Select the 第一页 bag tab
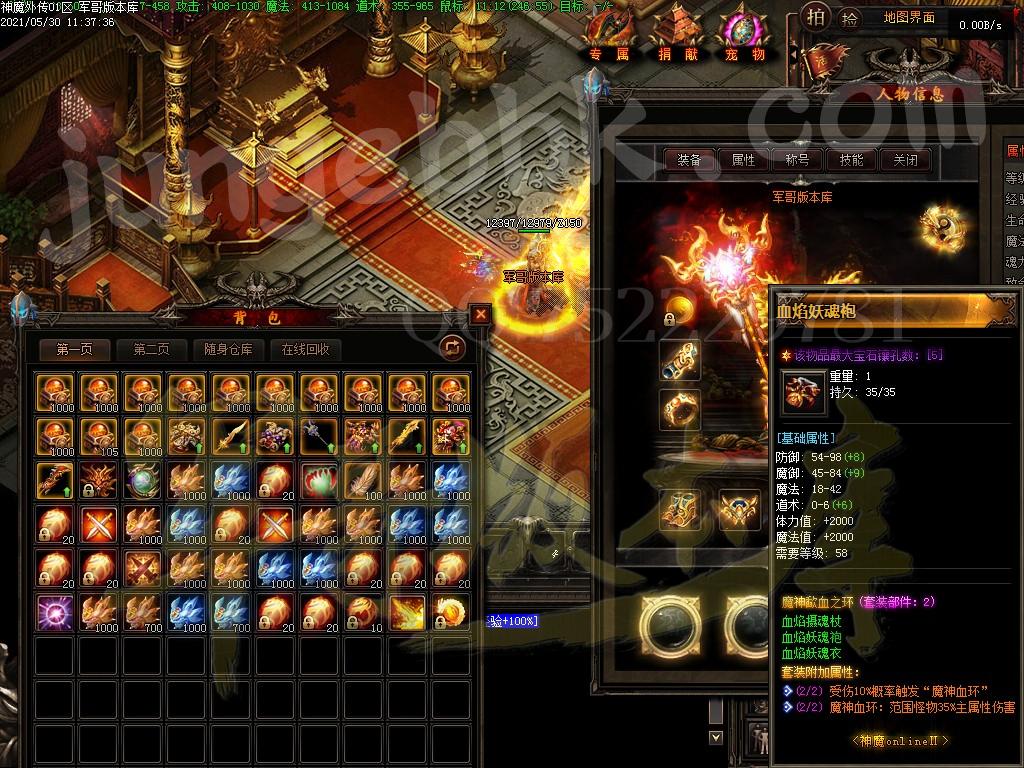Viewport: 1024px width, 768px height. [x=75, y=349]
